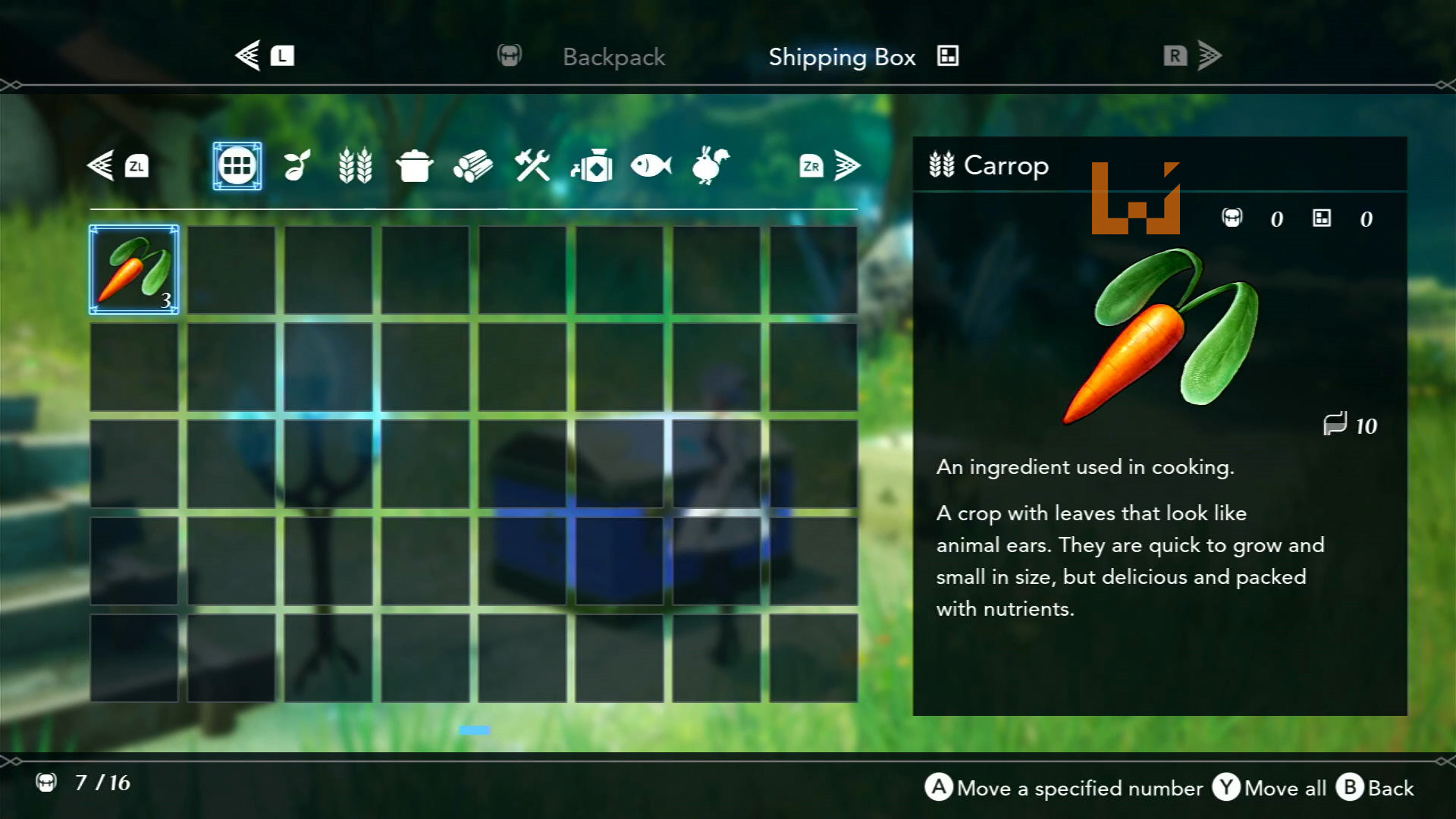1456x819 pixels.
Task: Open the cooking pot category
Action: pos(414,165)
